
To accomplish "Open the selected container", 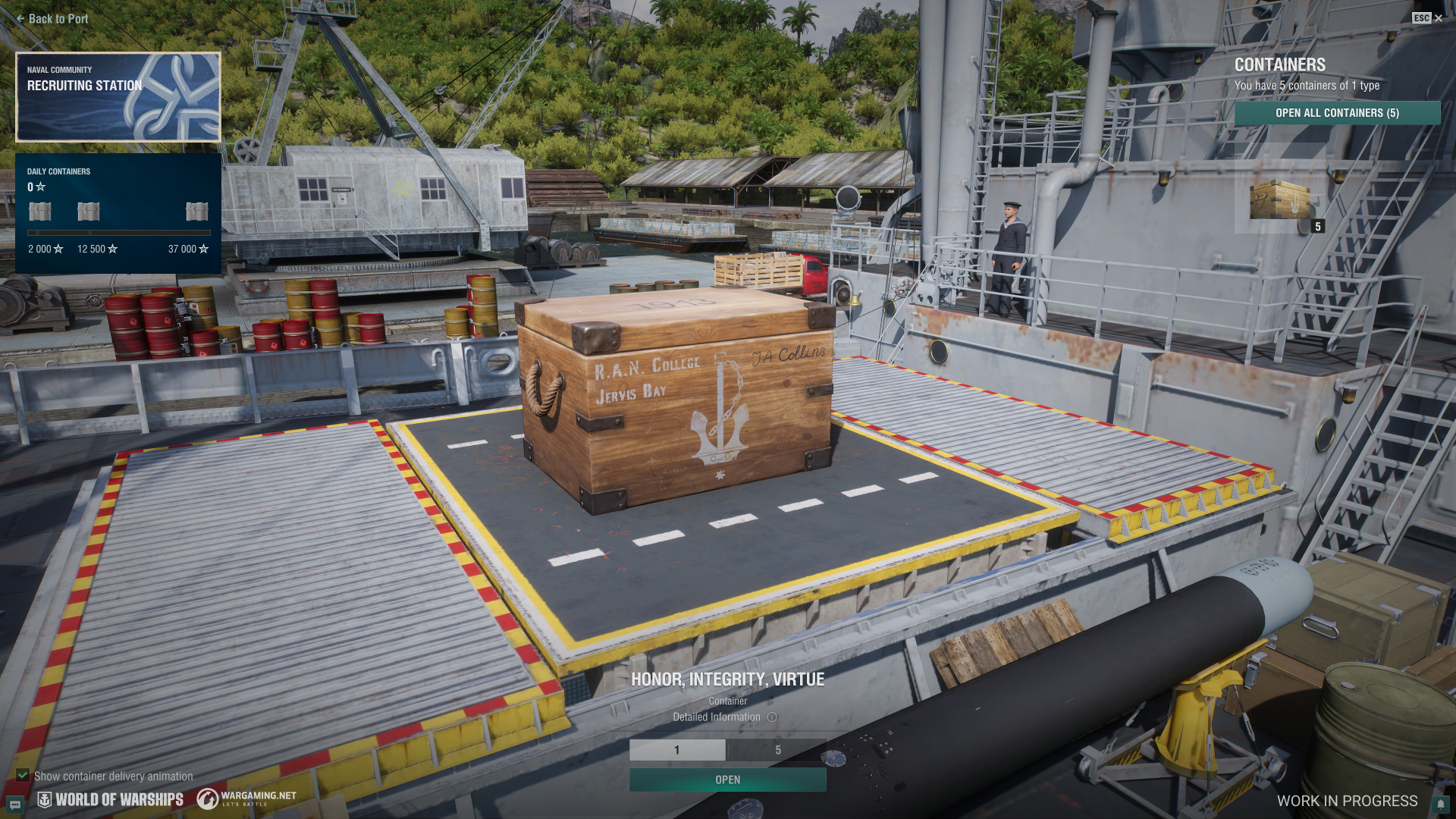I will click(727, 780).
